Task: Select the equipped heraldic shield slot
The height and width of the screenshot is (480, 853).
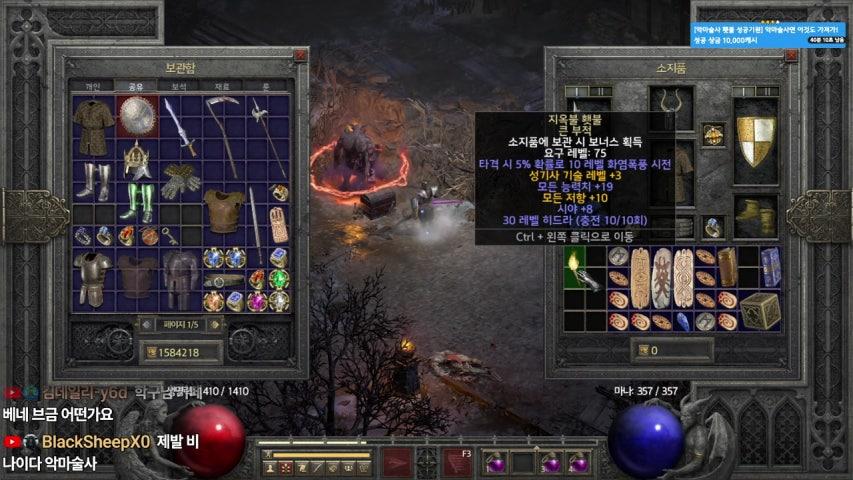Action: pos(755,140)
